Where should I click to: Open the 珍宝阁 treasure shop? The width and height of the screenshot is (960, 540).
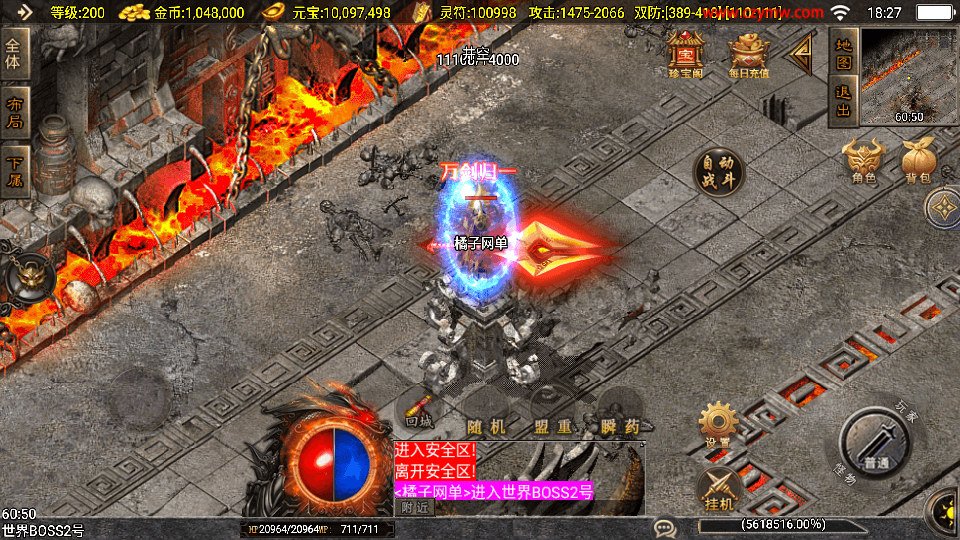click(686, 54)
